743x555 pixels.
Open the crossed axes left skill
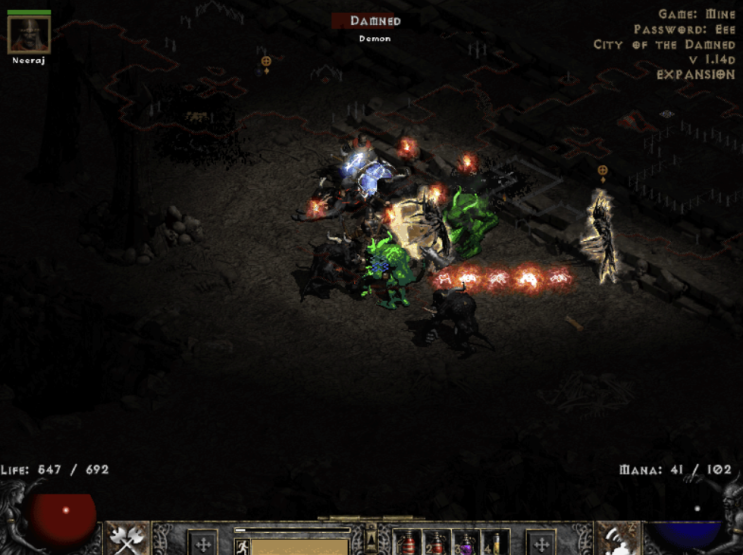pos(126,540)
